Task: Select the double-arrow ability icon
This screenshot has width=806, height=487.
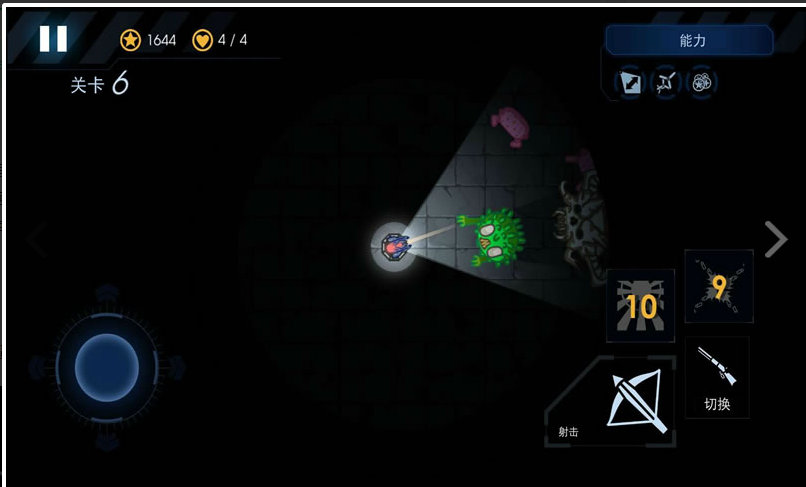Action: 631,82
